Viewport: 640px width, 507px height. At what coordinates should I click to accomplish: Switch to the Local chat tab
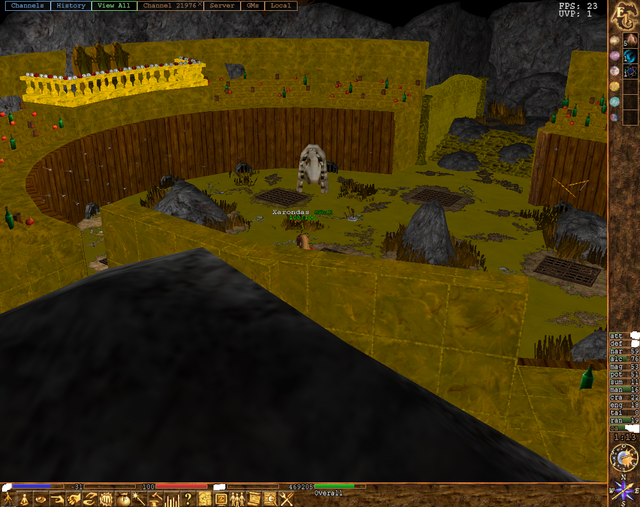click(282, 6)
